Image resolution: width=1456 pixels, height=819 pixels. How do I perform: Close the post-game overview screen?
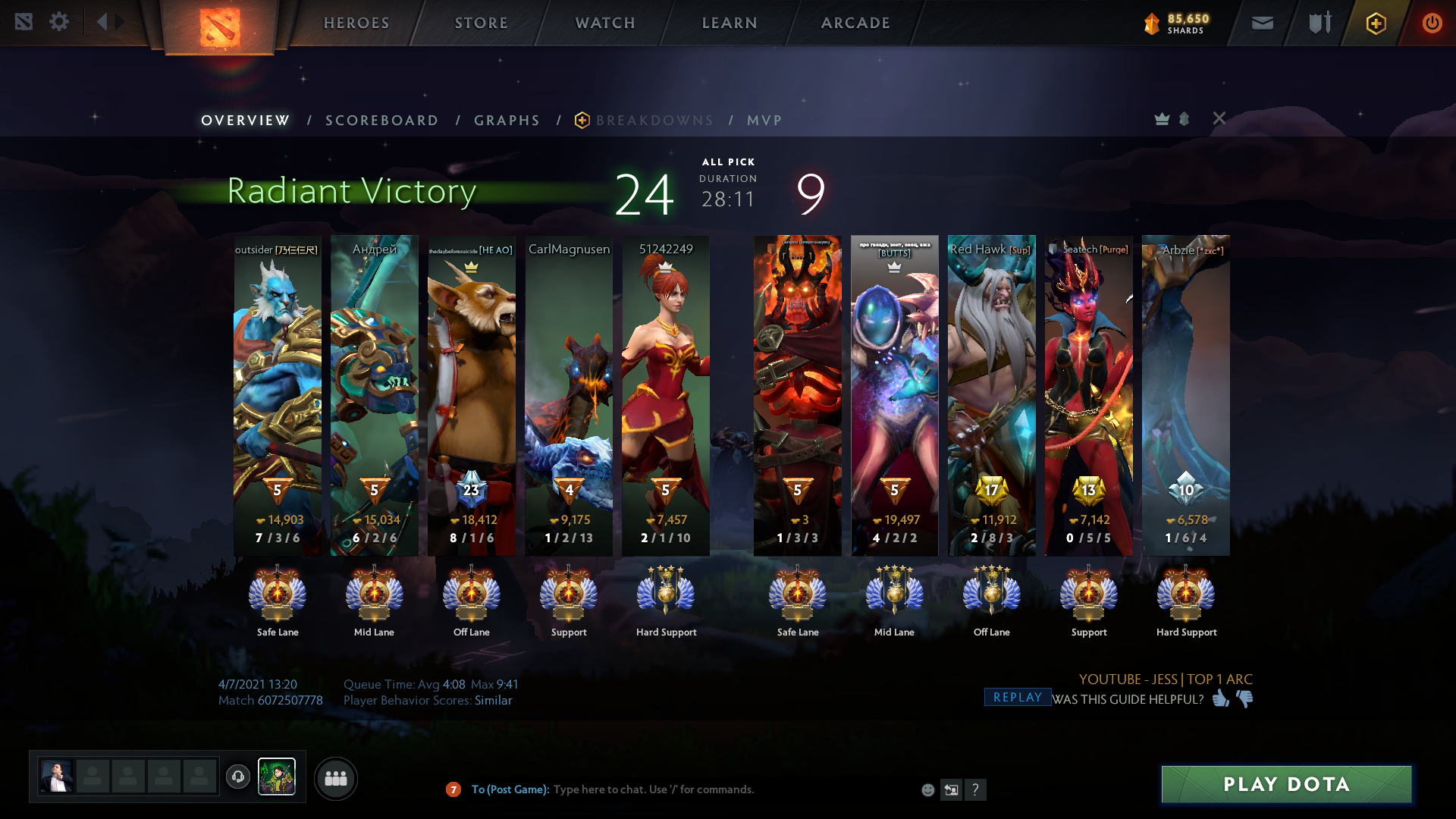[1219, 118]
